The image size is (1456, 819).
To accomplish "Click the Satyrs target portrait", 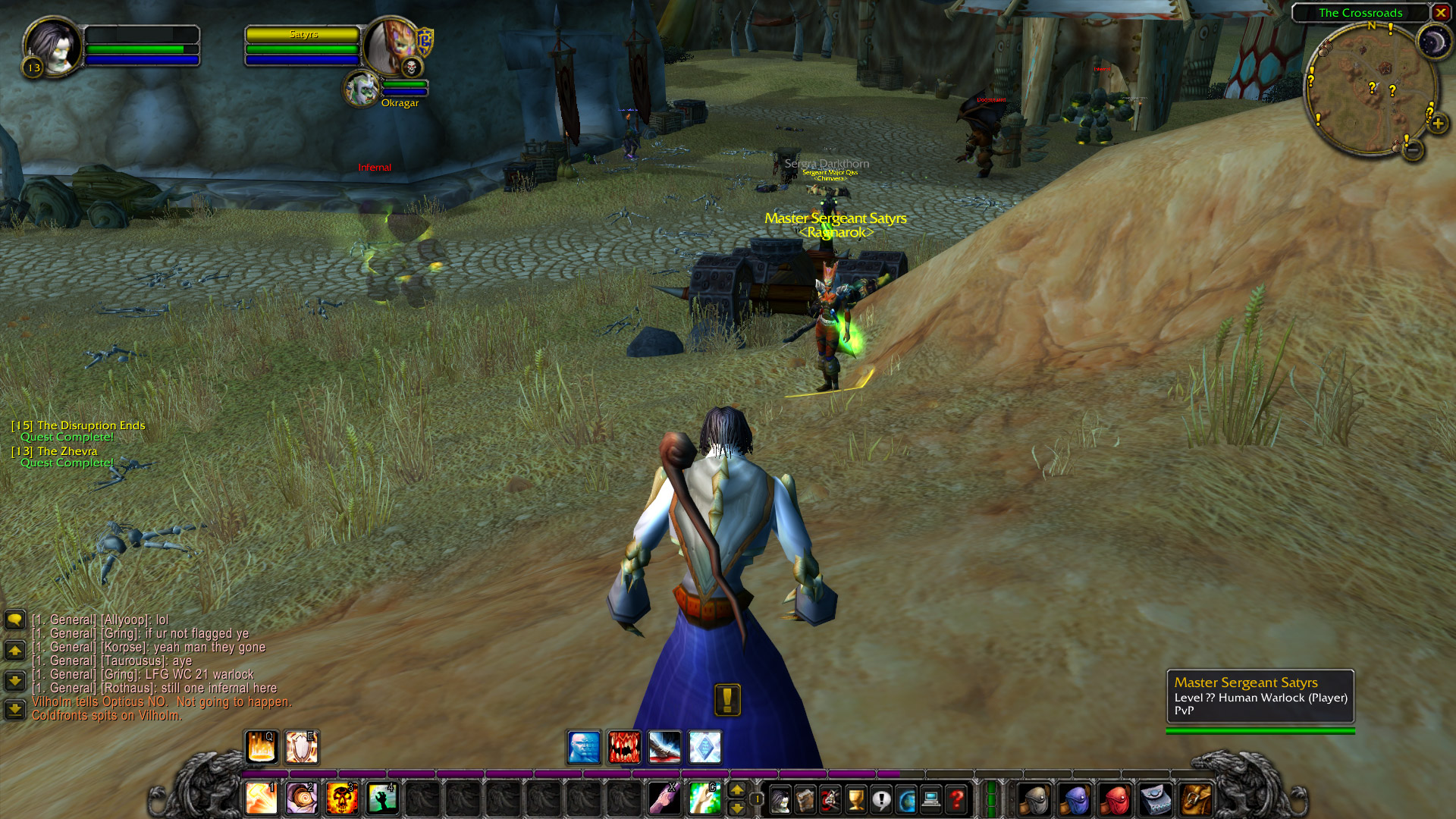I will [x=391, y=46].
